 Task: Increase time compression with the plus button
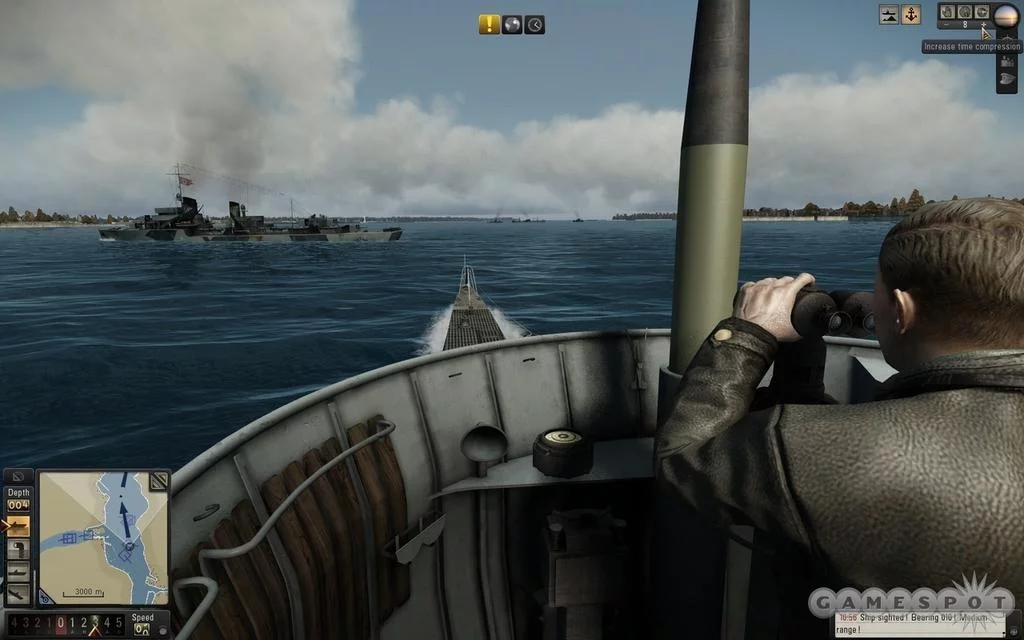pyautogui.click(x=984, y=24)
